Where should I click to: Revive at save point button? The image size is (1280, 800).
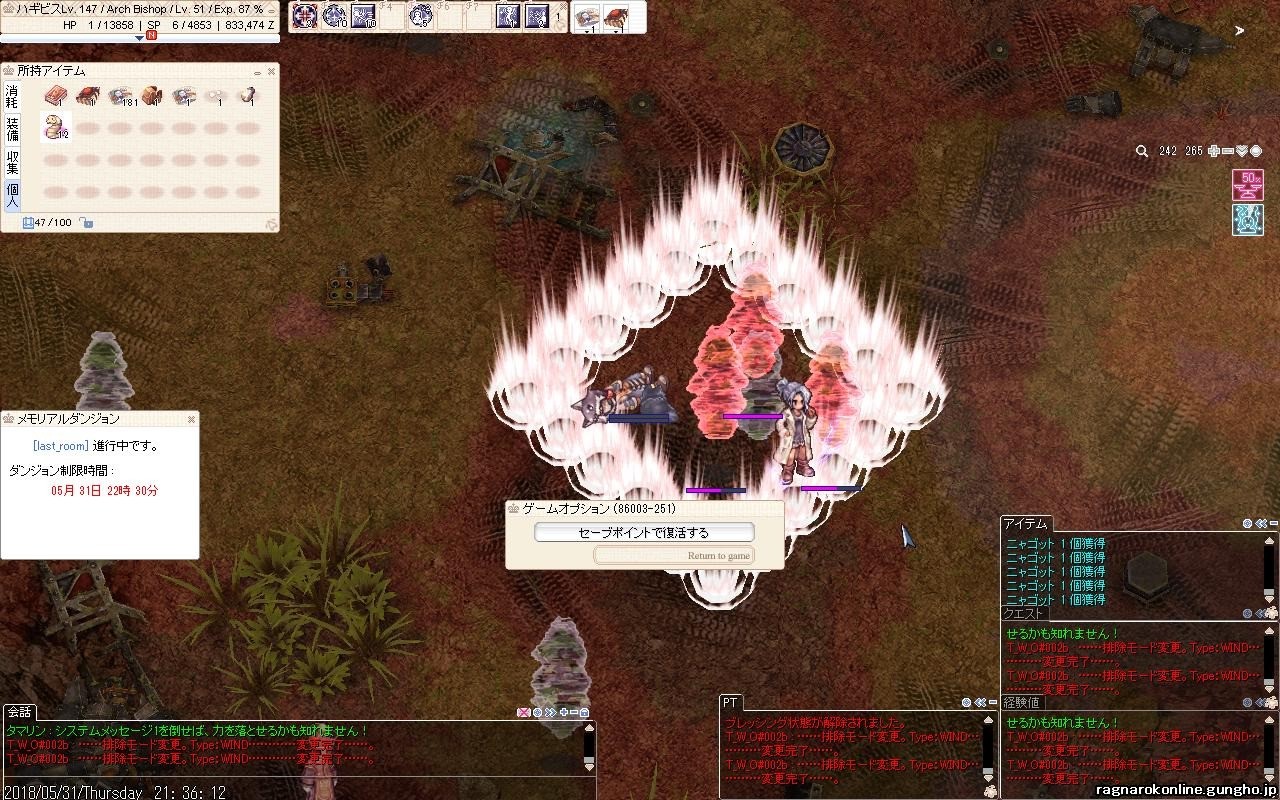tap(644, 533)
